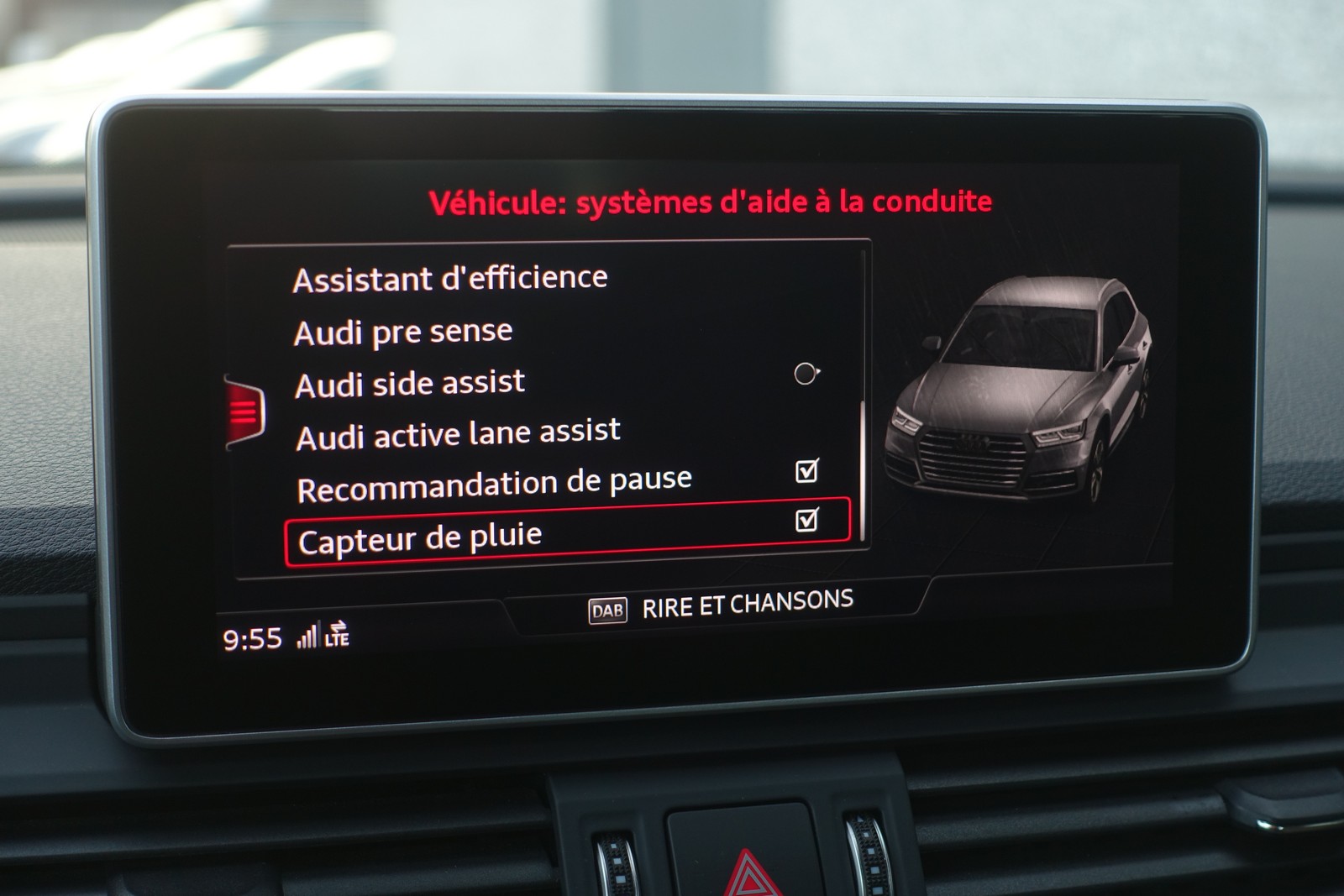This screenshot has width=1344, height=896.
Task: Click the list scrollbar
Action: (863, 470)
